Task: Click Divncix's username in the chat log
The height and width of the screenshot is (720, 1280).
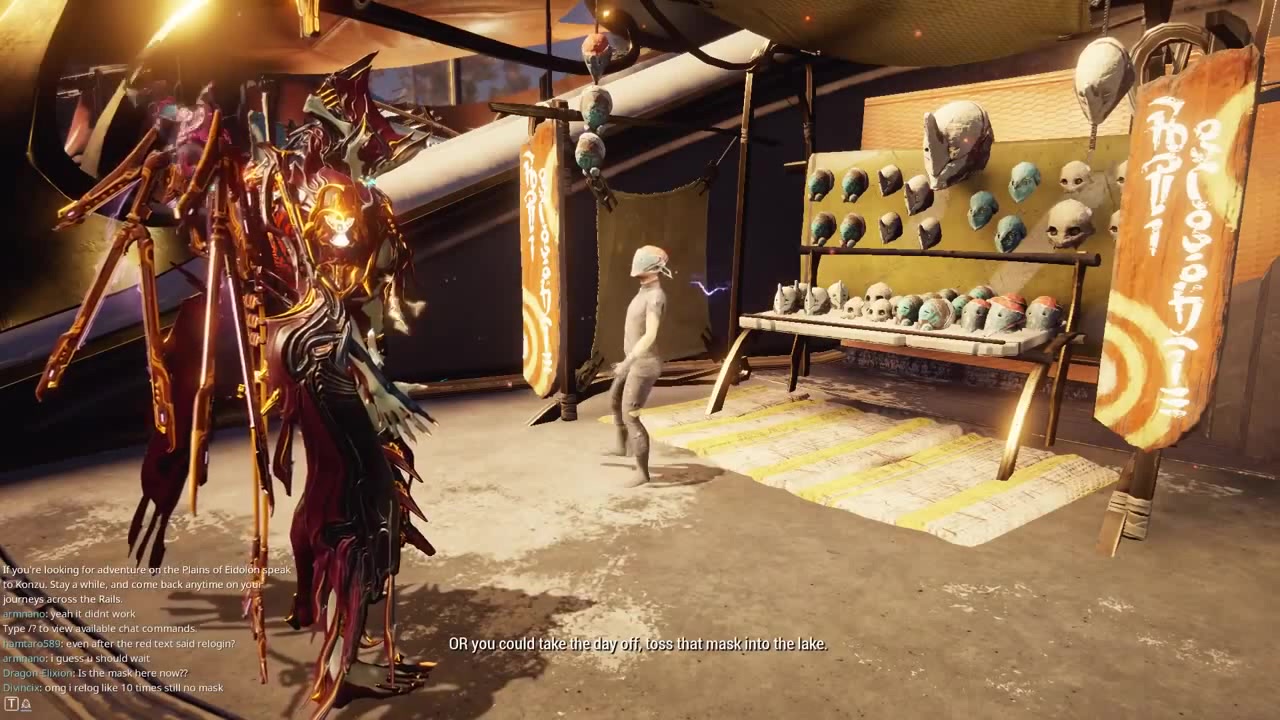Action: click(x=23, y=687)
